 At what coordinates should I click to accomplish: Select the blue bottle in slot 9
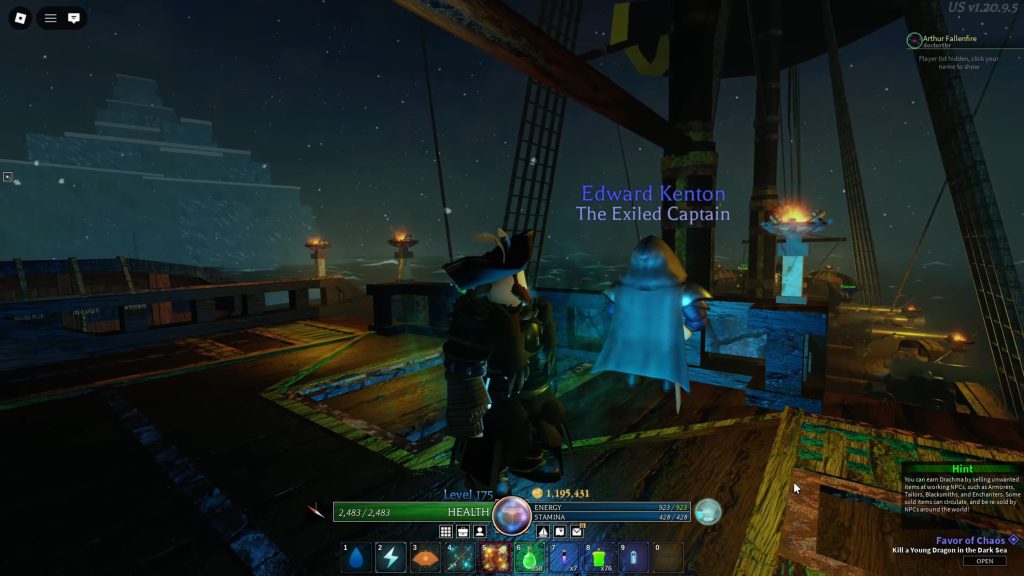click(x=633, y=557)
